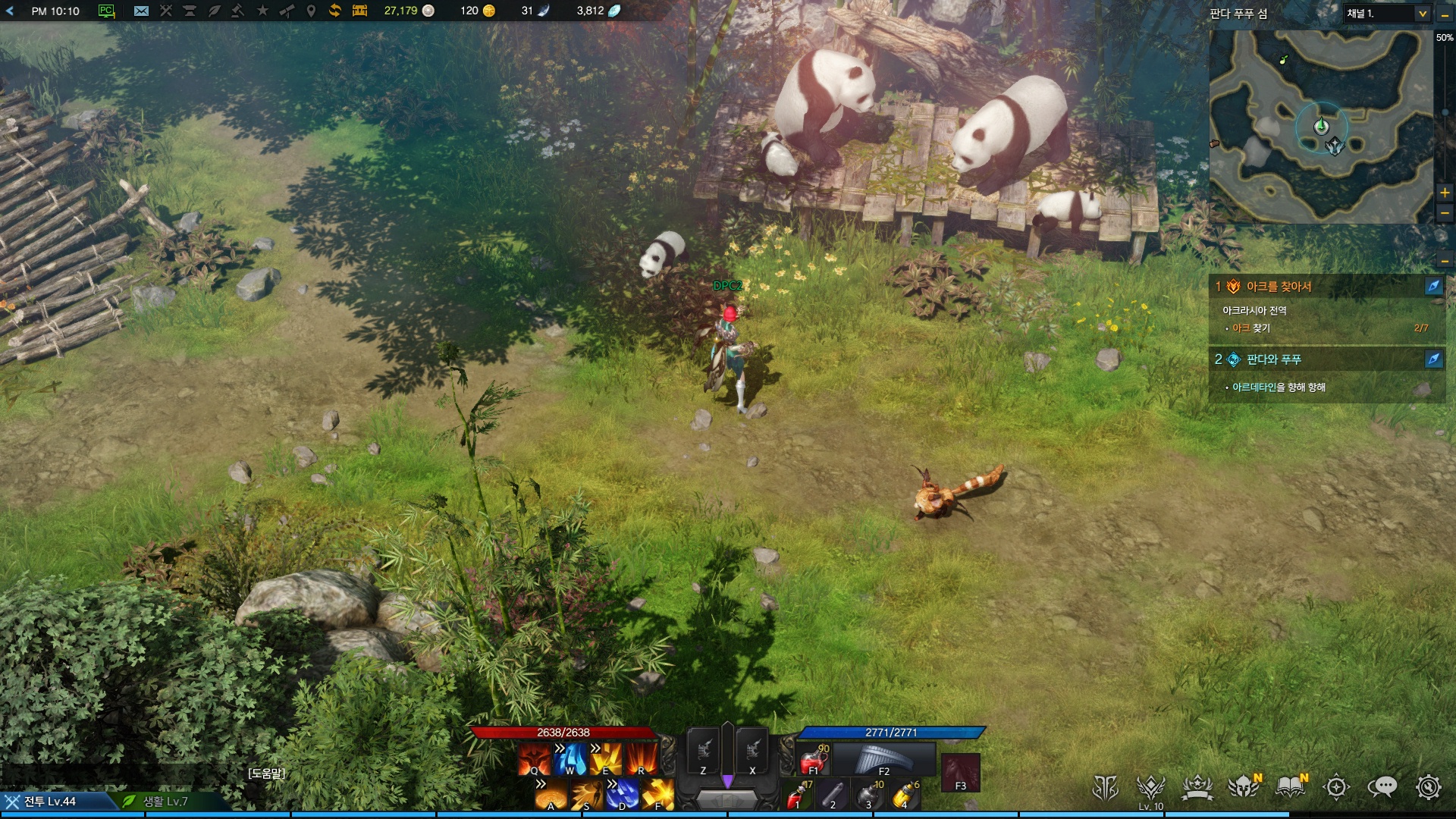Use the yellow flask item in slot 4

click(x=905, y=796)
